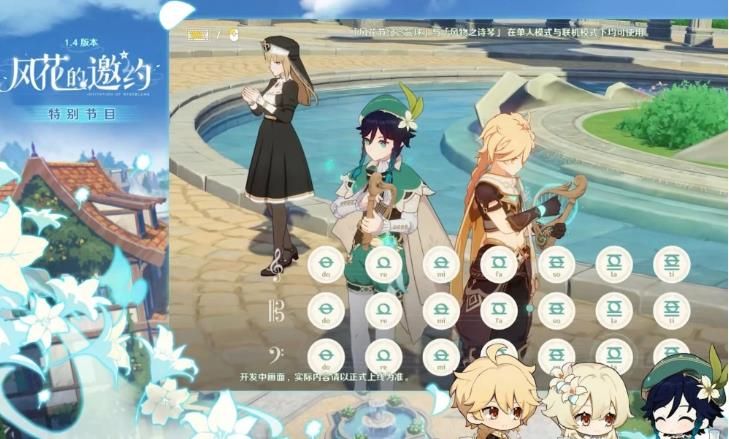The width and height of the screenshot is (729, 439).
Task: Click the keyboard input mode icon
Action: [x=199, y=34]
